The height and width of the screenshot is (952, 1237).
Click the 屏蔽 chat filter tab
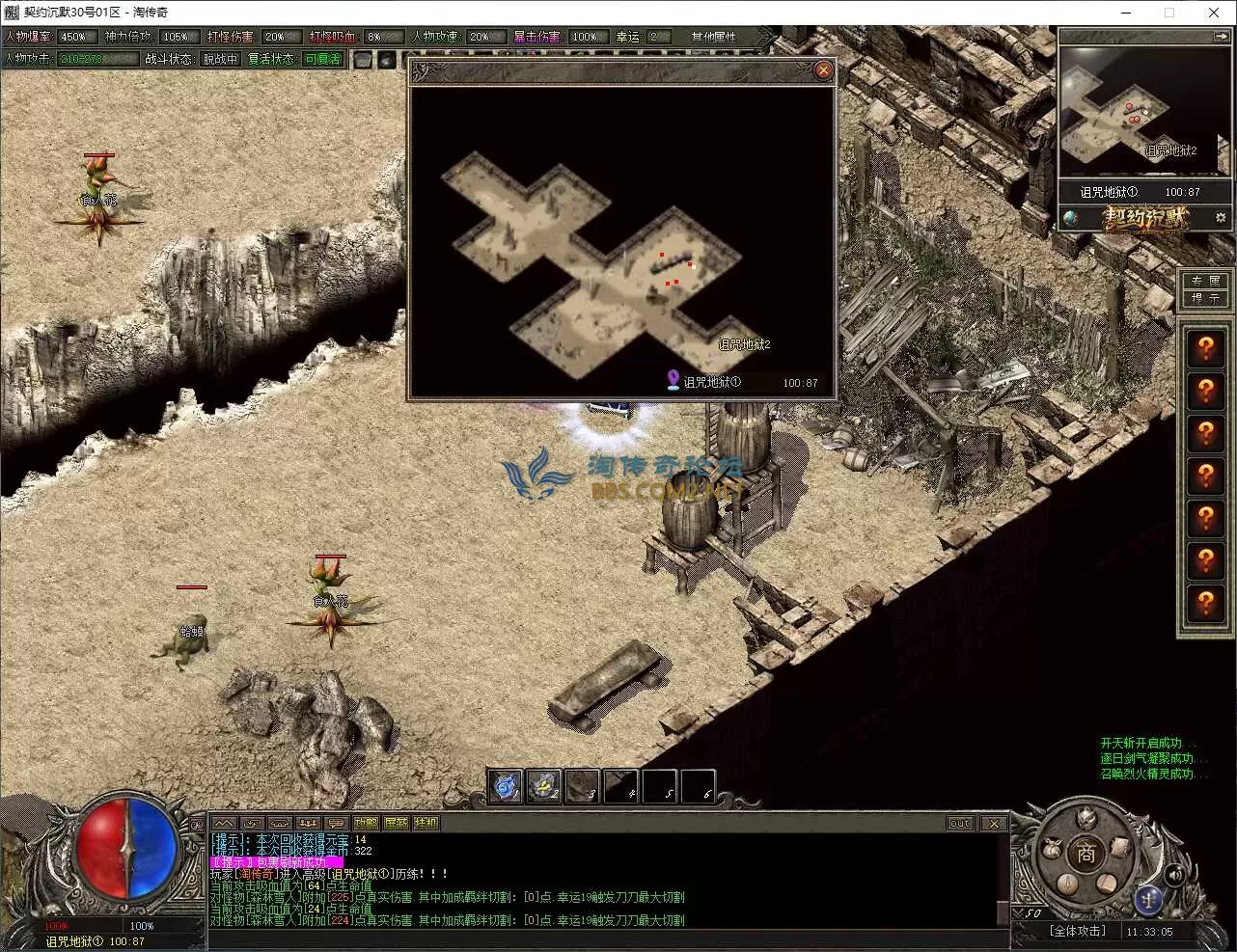[396, 823]
